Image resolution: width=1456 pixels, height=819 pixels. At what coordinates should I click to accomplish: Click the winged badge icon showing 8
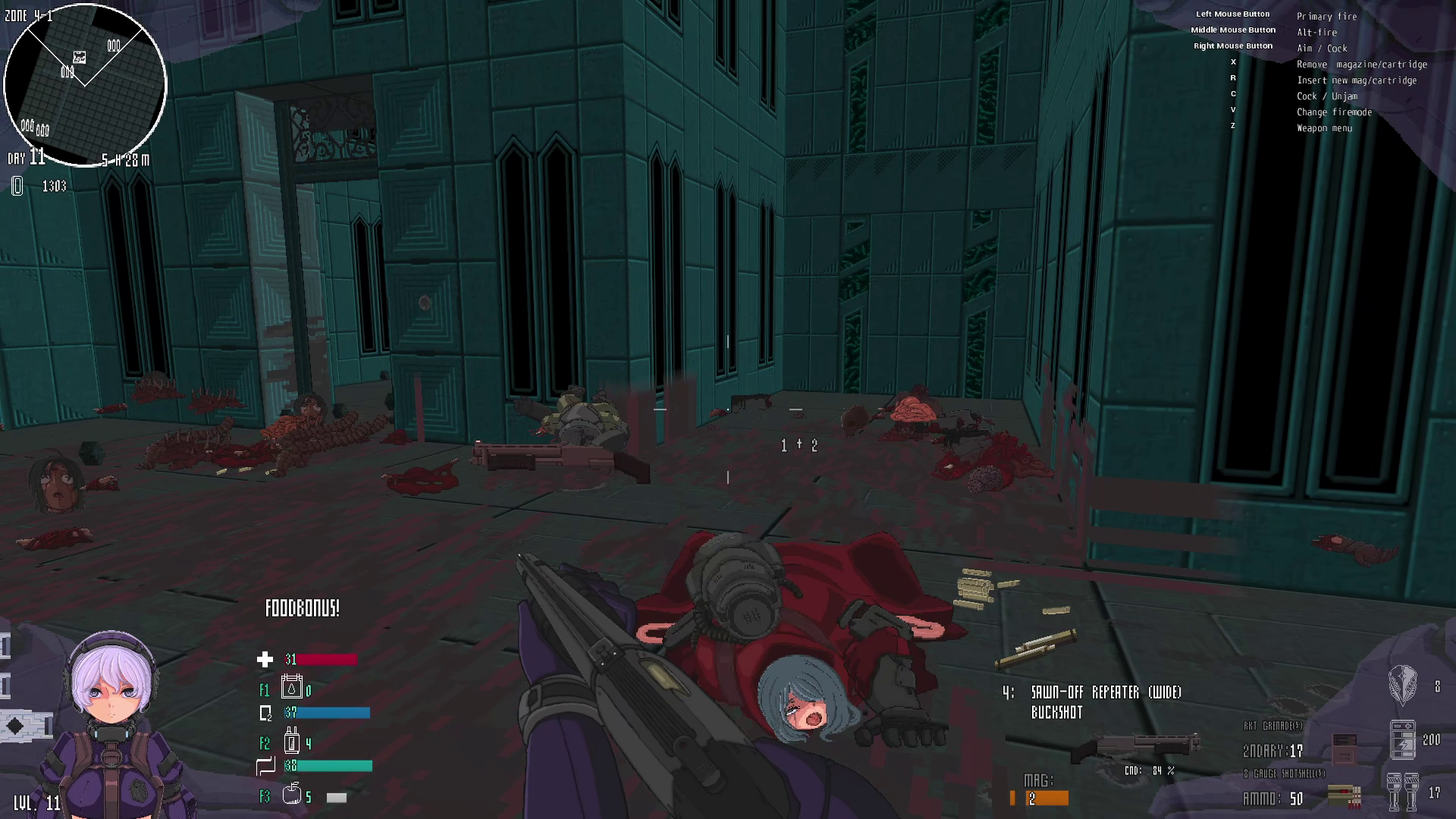tap(1403, 682)
